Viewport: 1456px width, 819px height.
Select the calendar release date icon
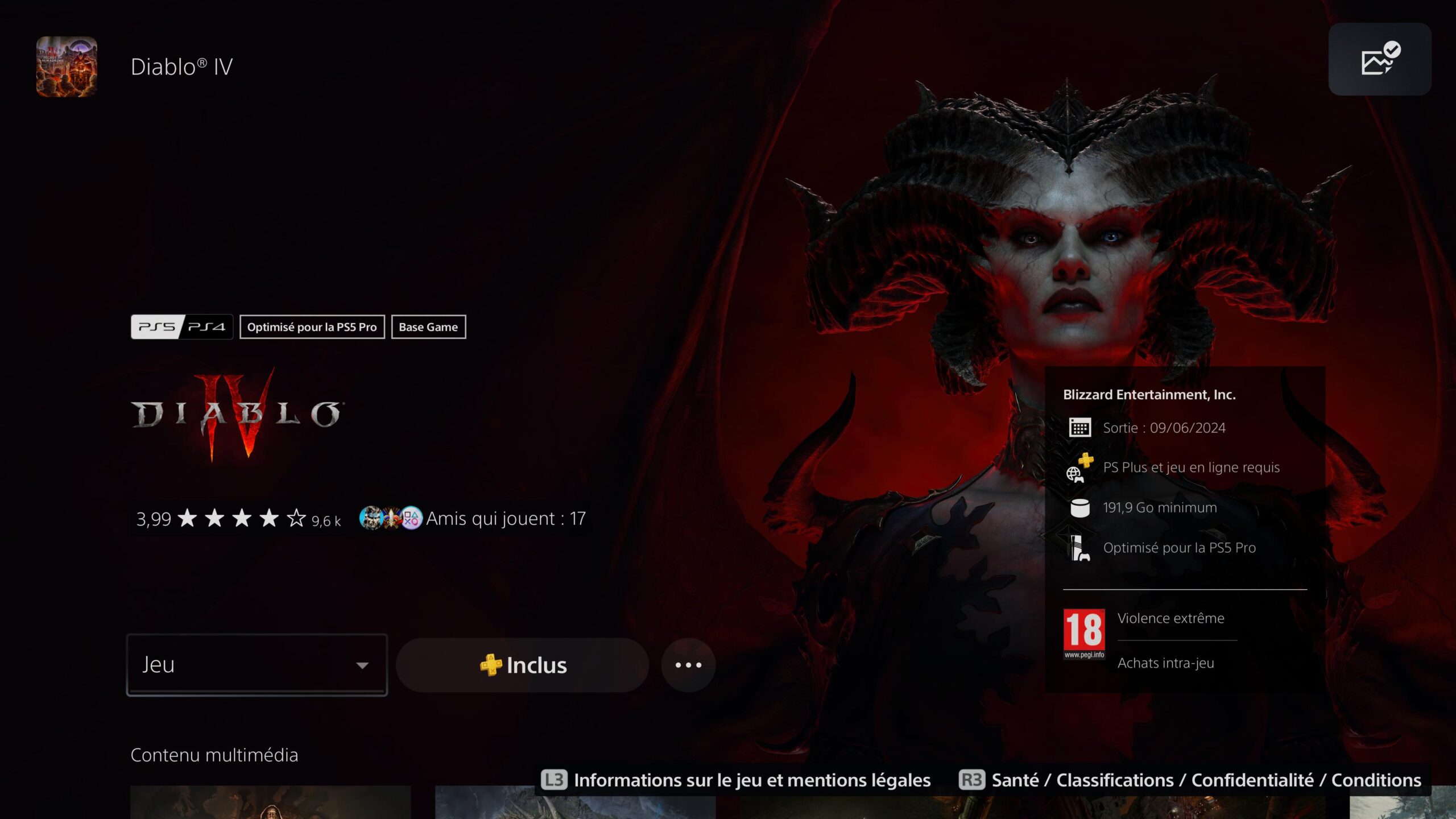point(1081,427)
